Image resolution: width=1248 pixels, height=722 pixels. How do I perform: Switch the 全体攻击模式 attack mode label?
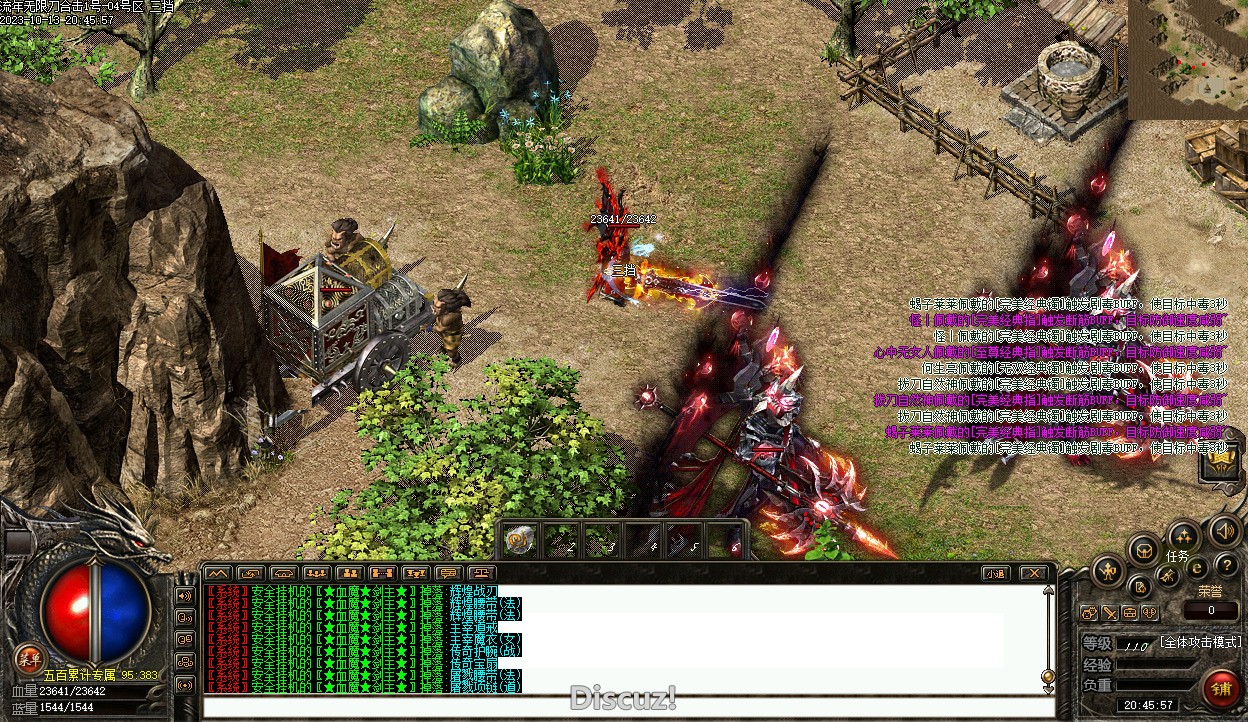point(1200,642)
